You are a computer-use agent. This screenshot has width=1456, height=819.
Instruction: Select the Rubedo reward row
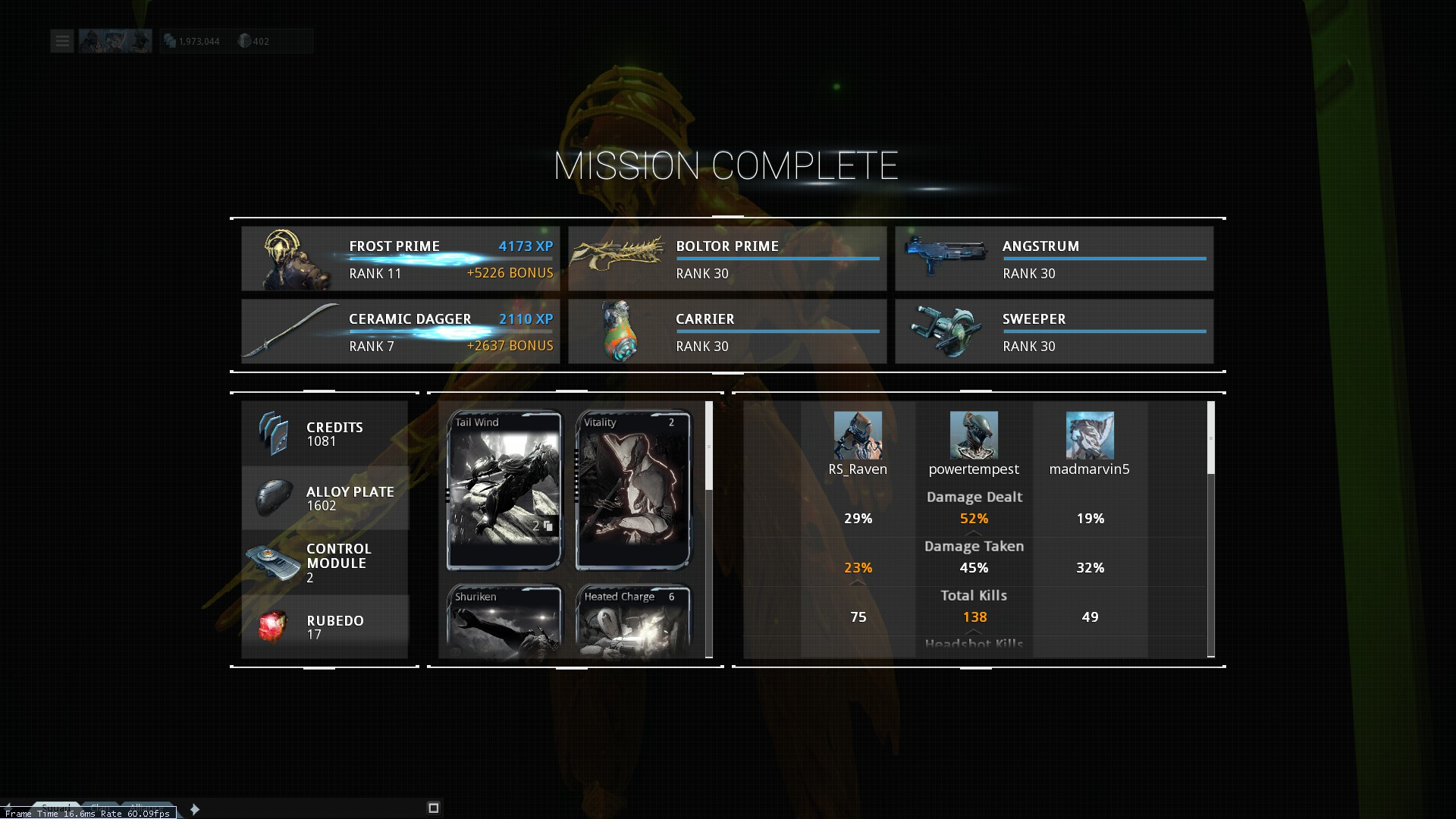[x=325, y=627]
